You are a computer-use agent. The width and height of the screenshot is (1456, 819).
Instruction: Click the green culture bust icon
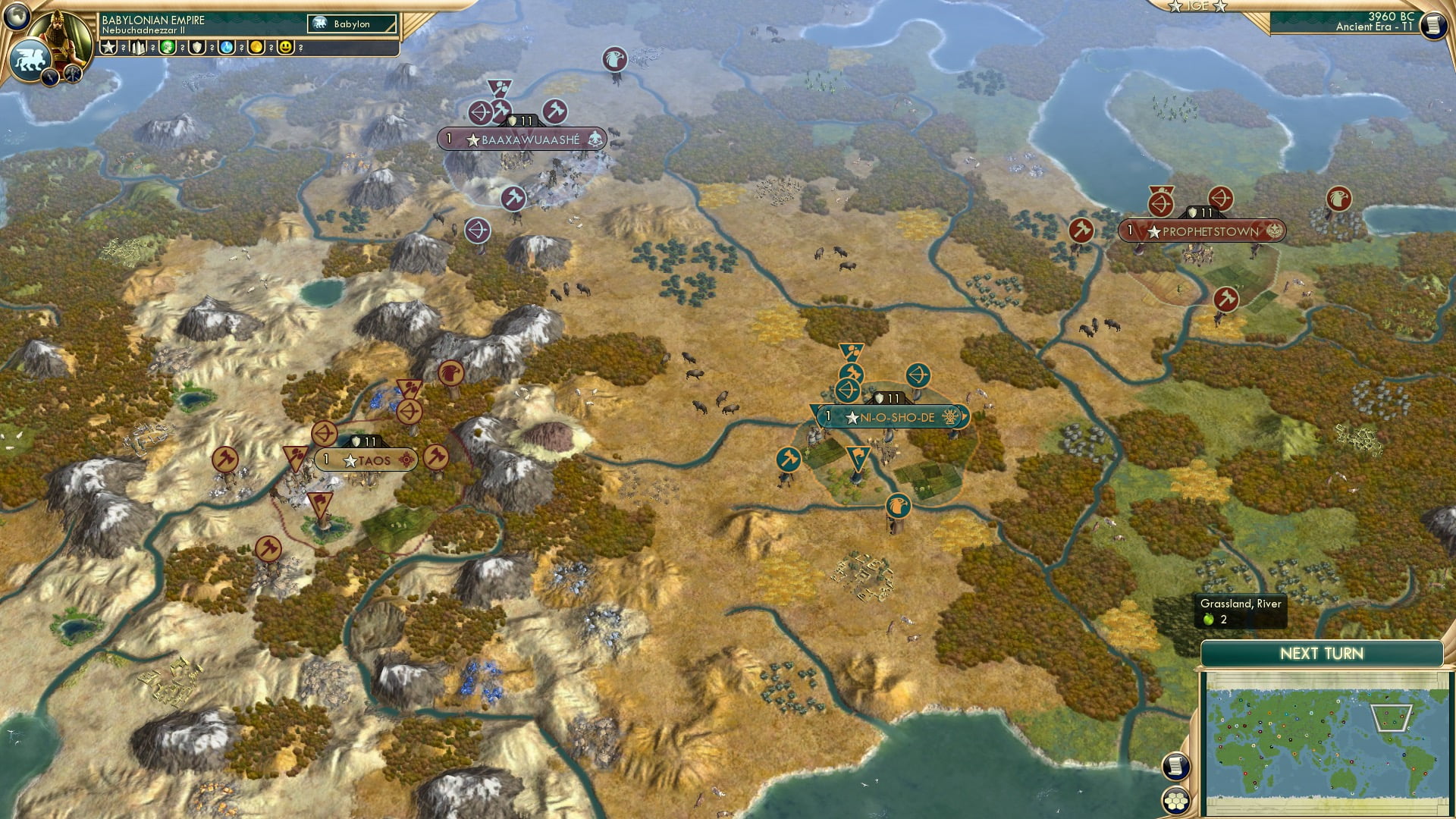166,46
